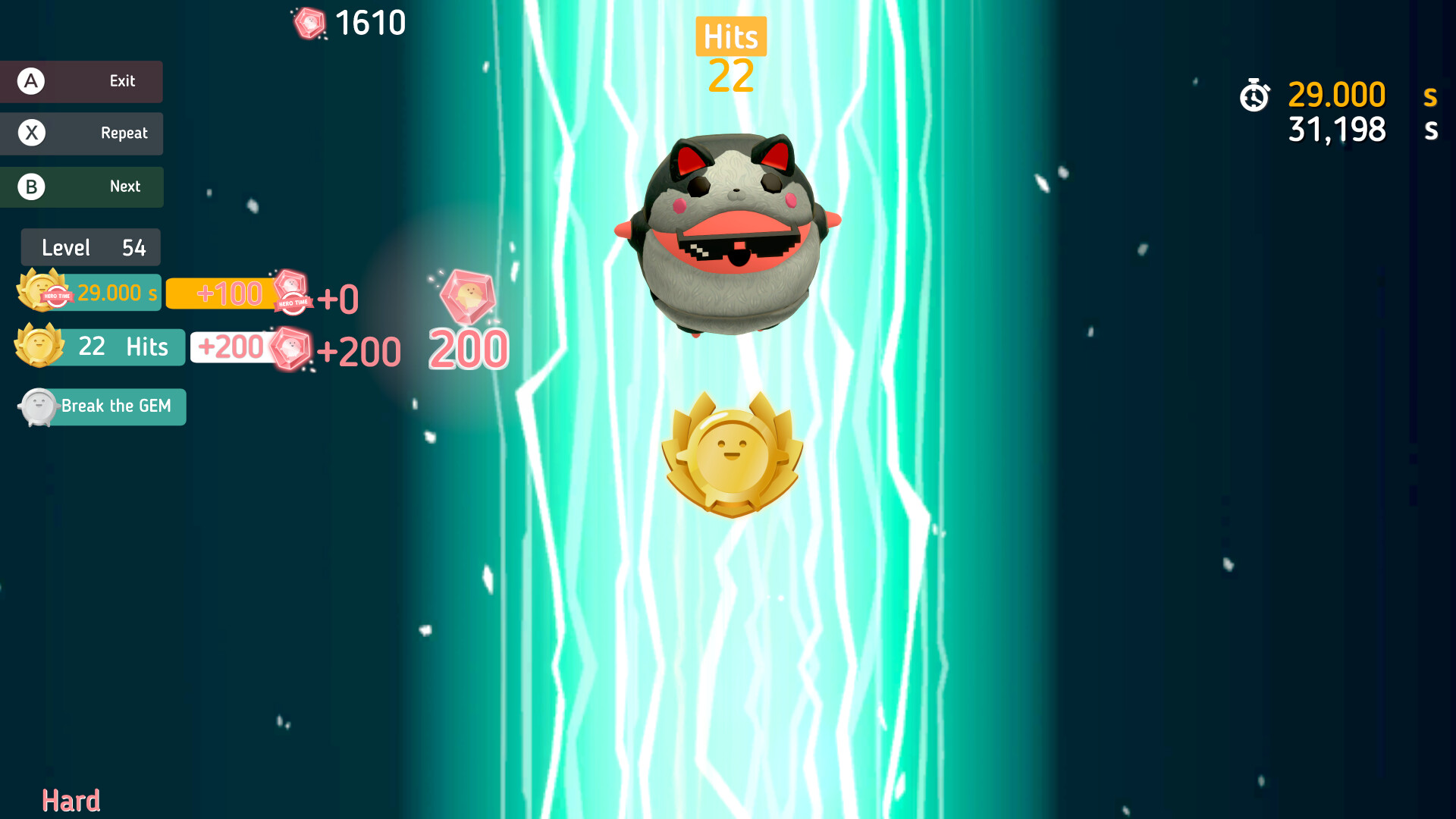Click the Hard difficulty label
This screenshot has width=1456, height=819.
point(71,799)
